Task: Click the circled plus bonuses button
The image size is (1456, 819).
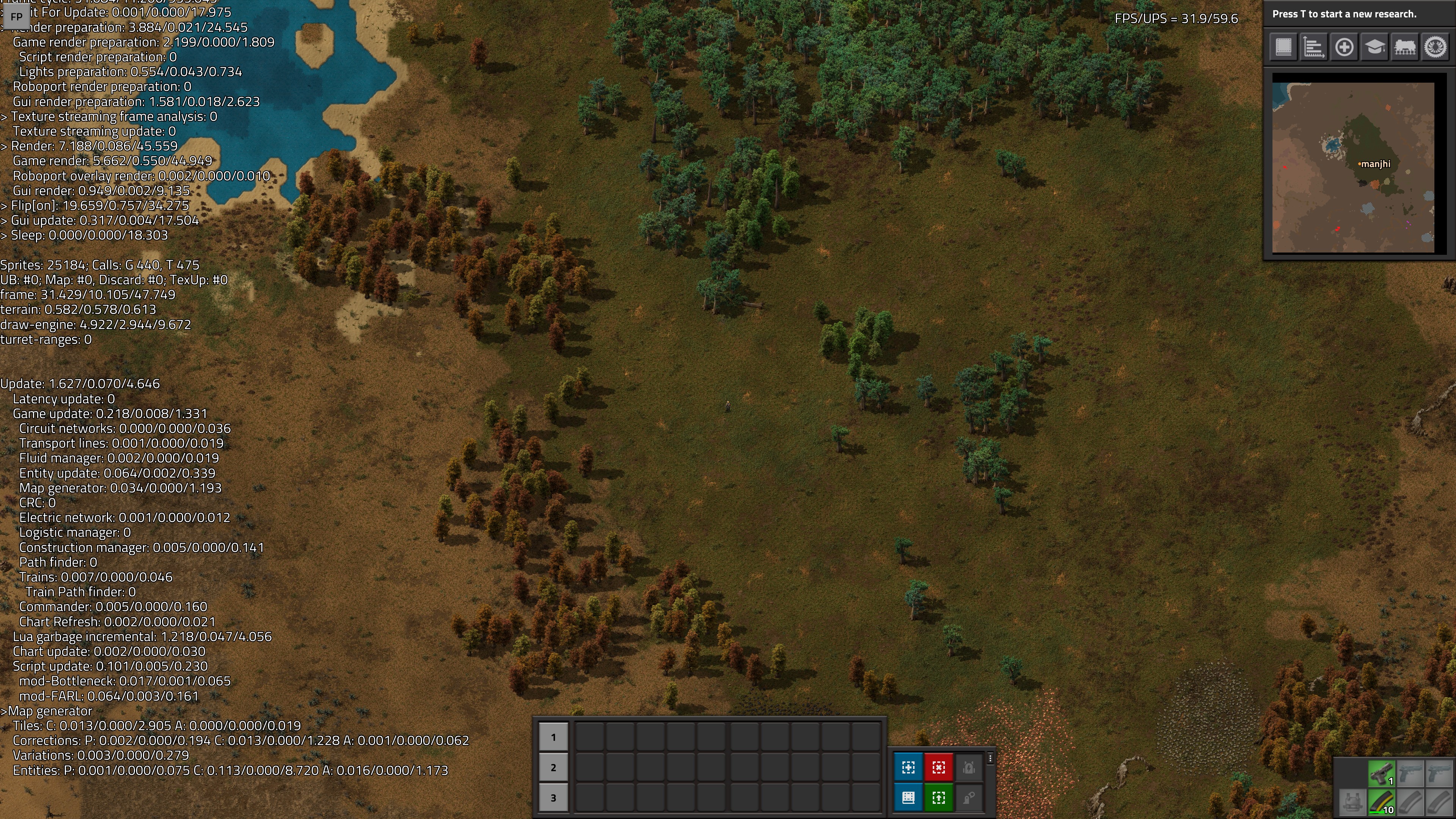Action: point(1344,47)
